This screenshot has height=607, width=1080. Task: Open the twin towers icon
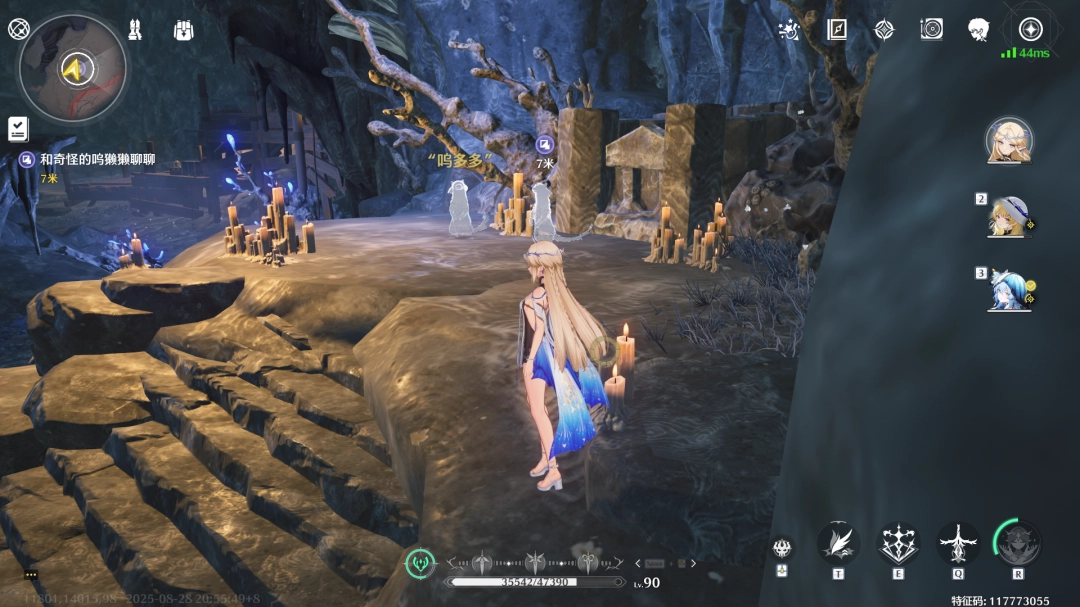click(135, 29)
